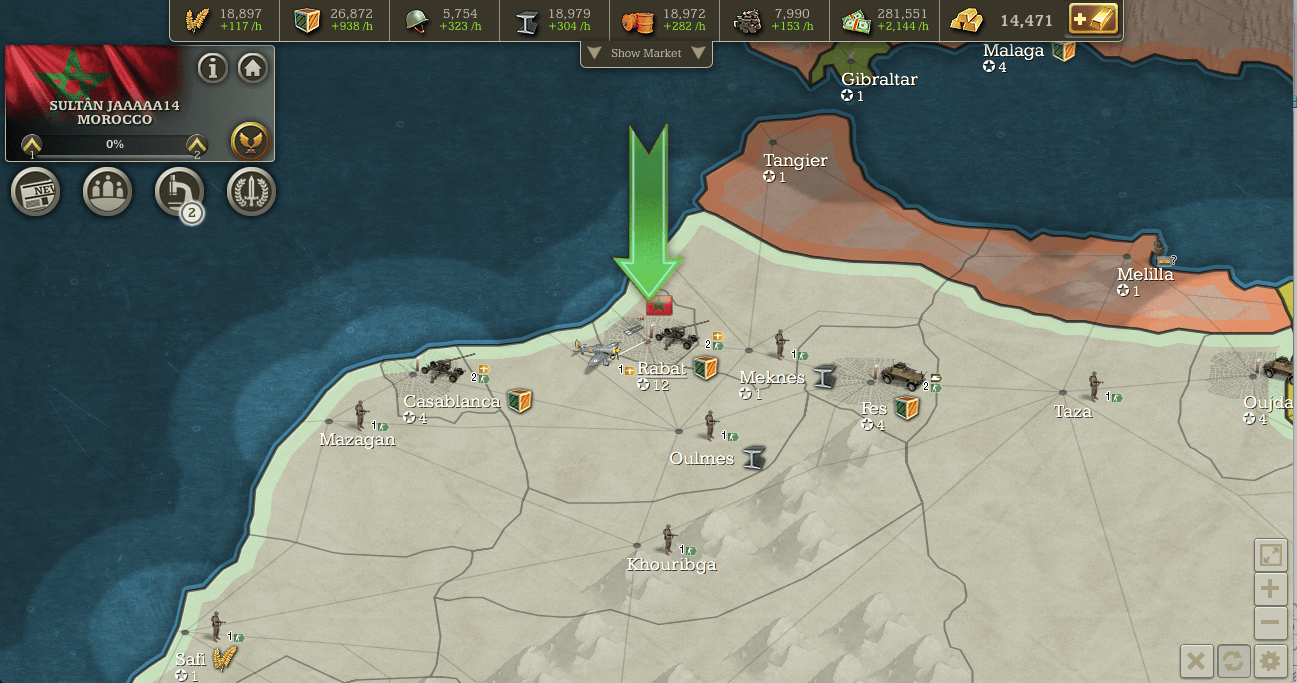Click the home button on the country panel
The height and width of the screenshot is (683, 1297).
click(x=252, y=68)
